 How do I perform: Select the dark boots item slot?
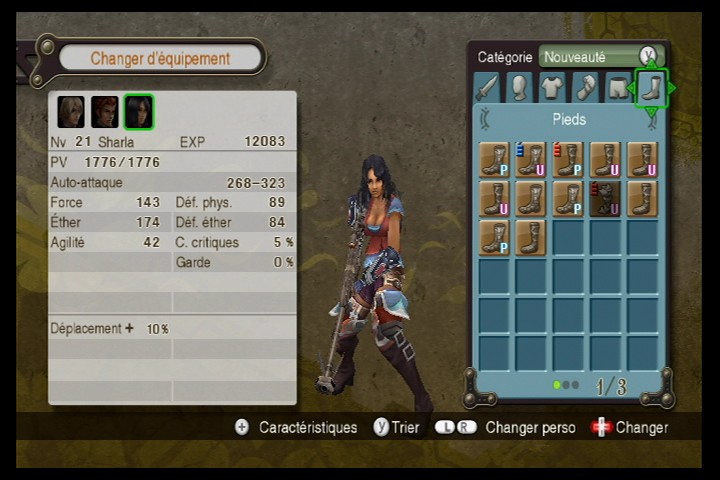pyautogui.click(x=605, y=198)
